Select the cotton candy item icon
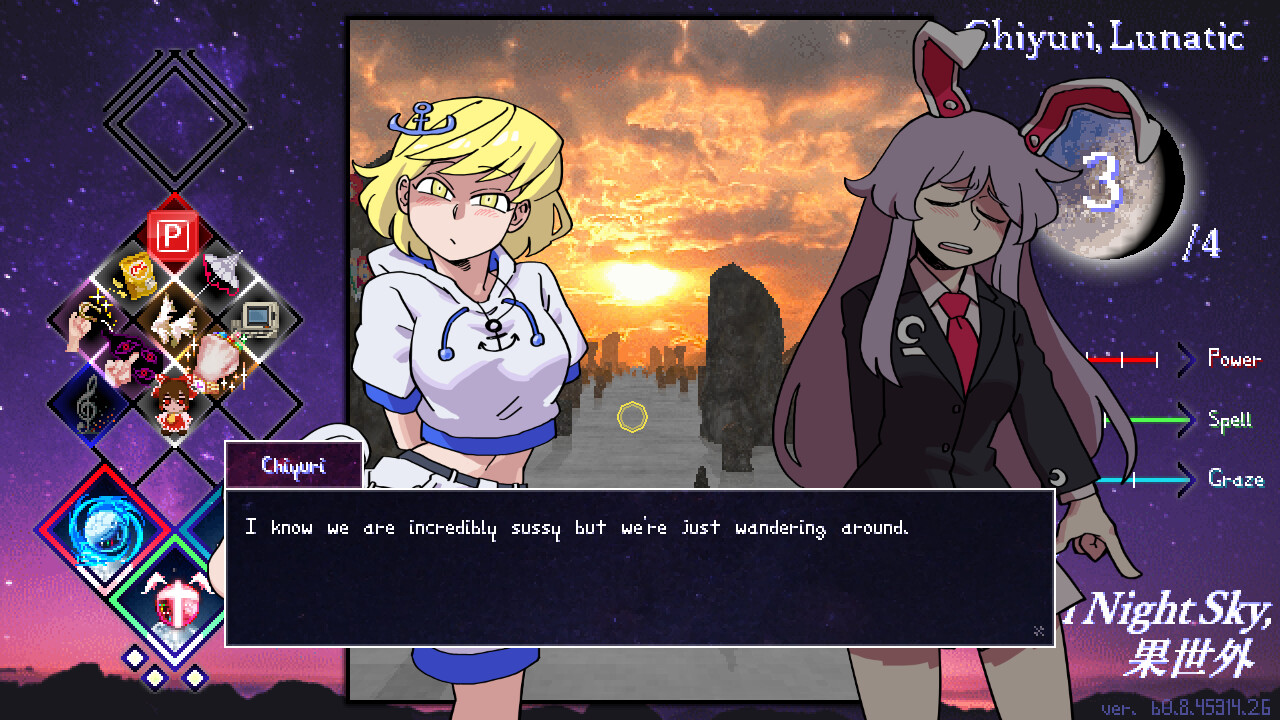Image resolution: width=1280 pixels, height=720 pixels. coord(217,359)
